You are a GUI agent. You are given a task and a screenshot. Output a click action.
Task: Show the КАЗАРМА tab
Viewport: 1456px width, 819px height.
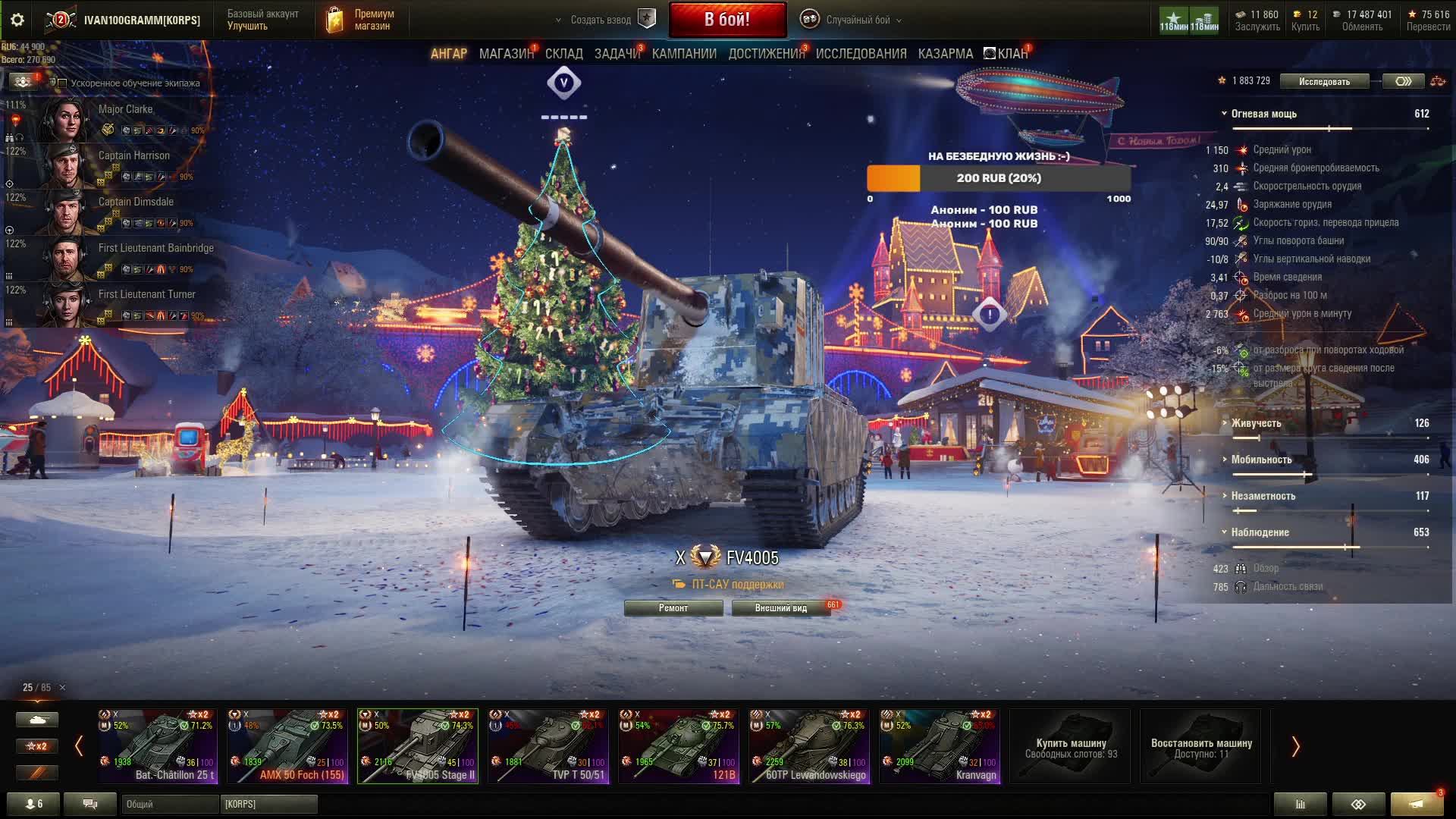coord(945,54)
